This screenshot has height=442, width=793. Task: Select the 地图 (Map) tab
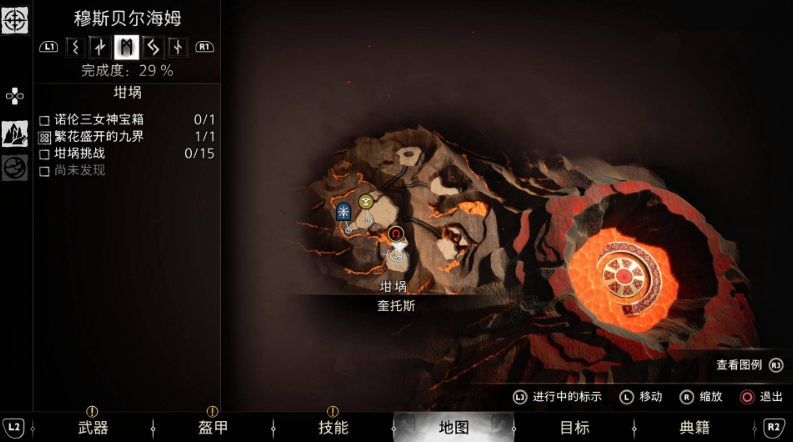453,427
